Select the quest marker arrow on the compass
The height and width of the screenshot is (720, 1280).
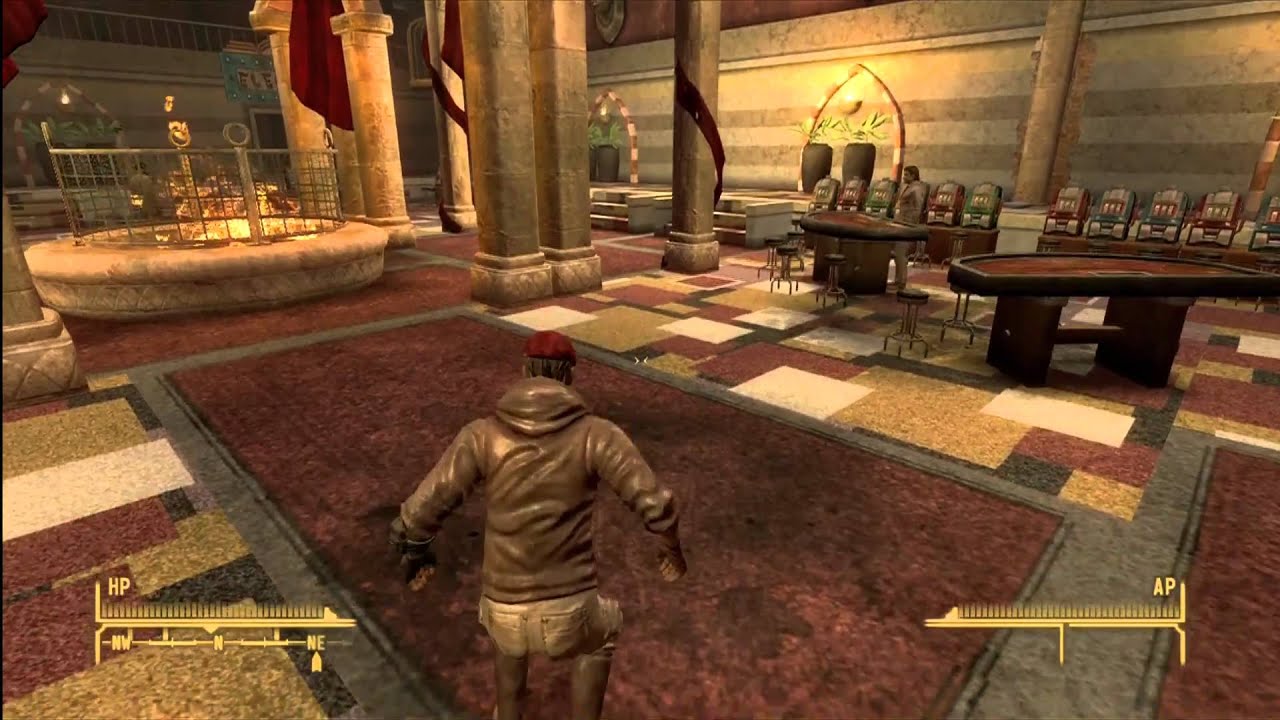pyautogui.click(x=317, y=660)
